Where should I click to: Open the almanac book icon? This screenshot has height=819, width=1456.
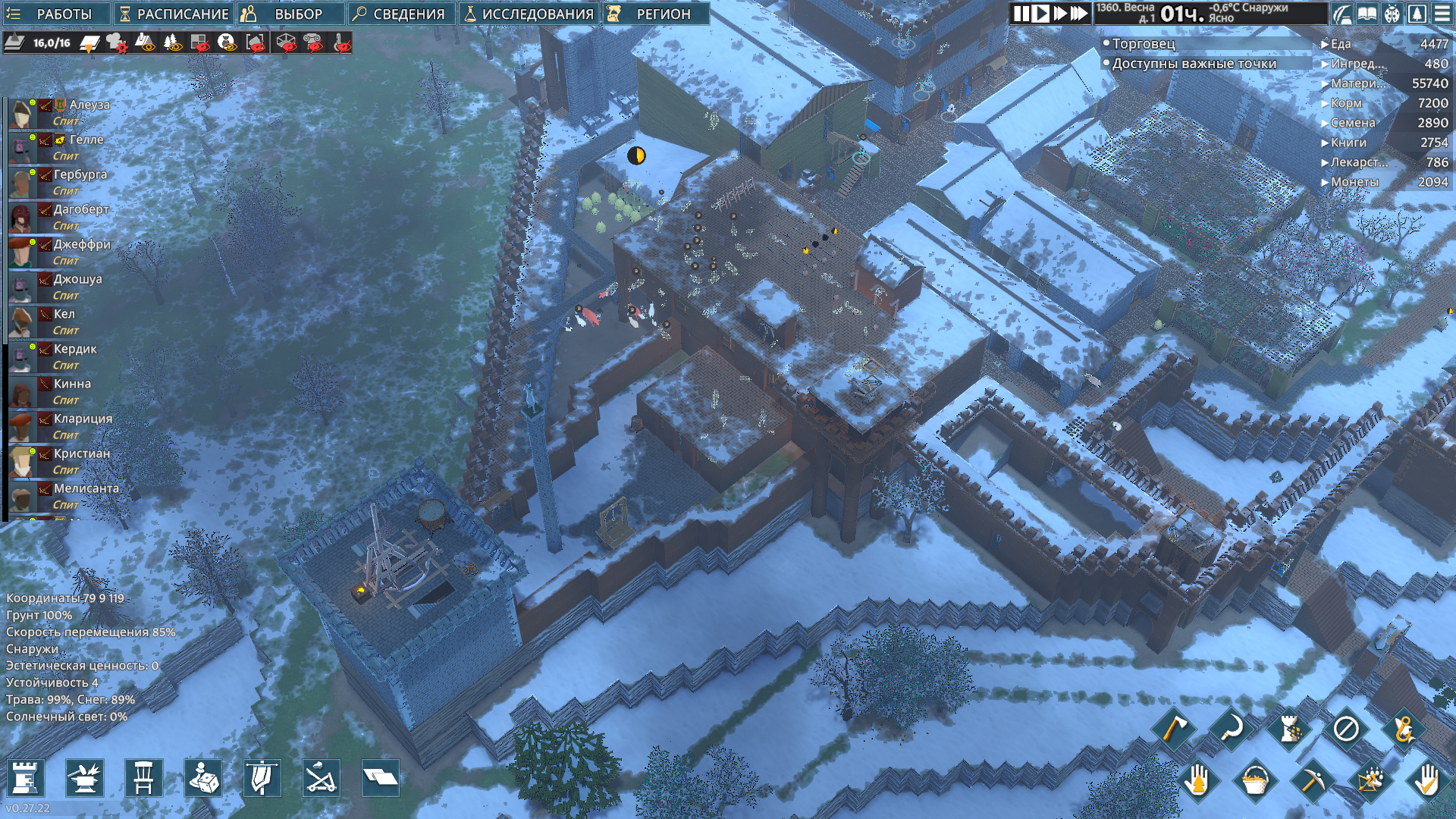pyautogui.click(x=1367, y=14)
